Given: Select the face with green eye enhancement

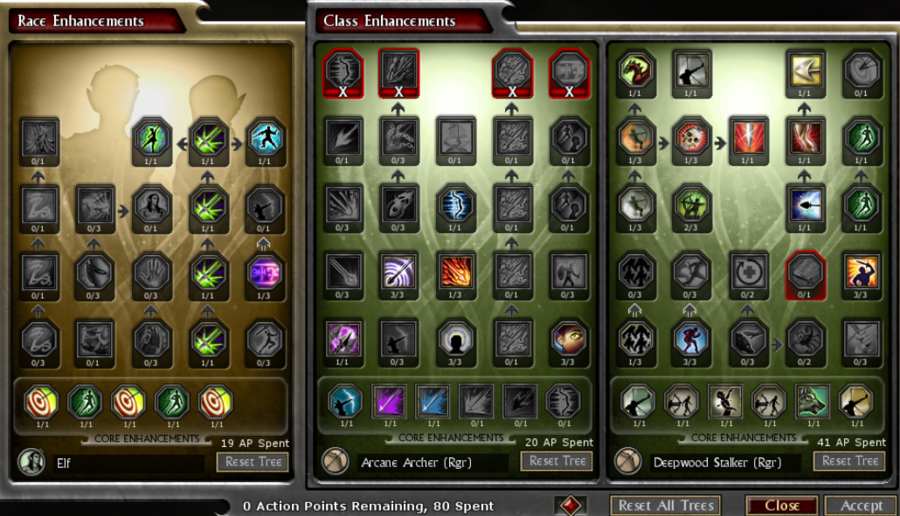Looking at the screenshot, I should pos(568,338).
